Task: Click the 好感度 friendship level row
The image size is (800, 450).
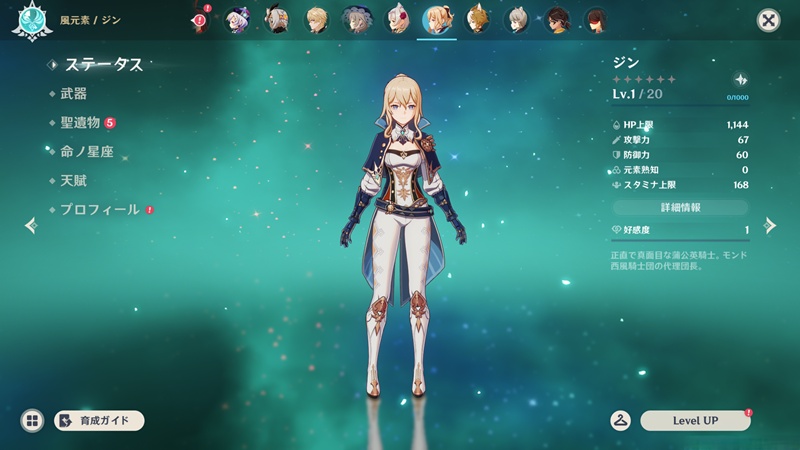Action: pyautogui.click(x=680, y=230)
